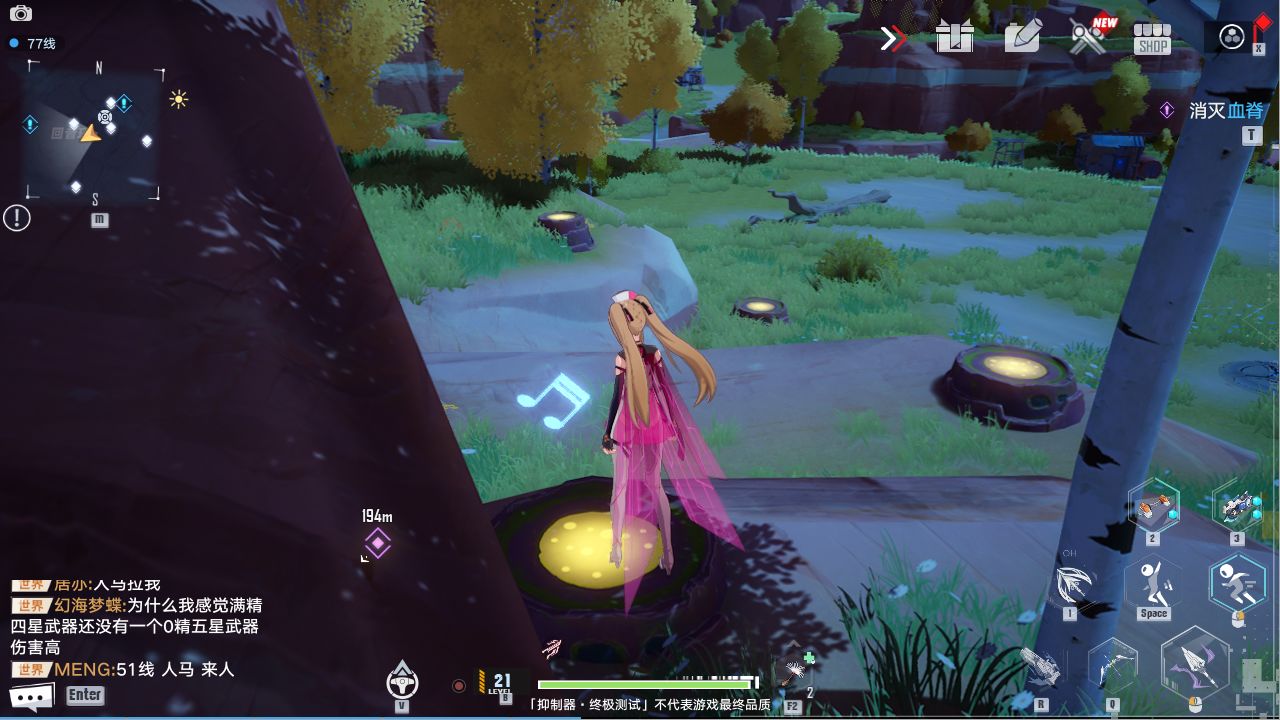Trigger the spear weapon attack icon
This screenshot has height=720, width=1280.
pyautogui.click(x=1195, y=661)
